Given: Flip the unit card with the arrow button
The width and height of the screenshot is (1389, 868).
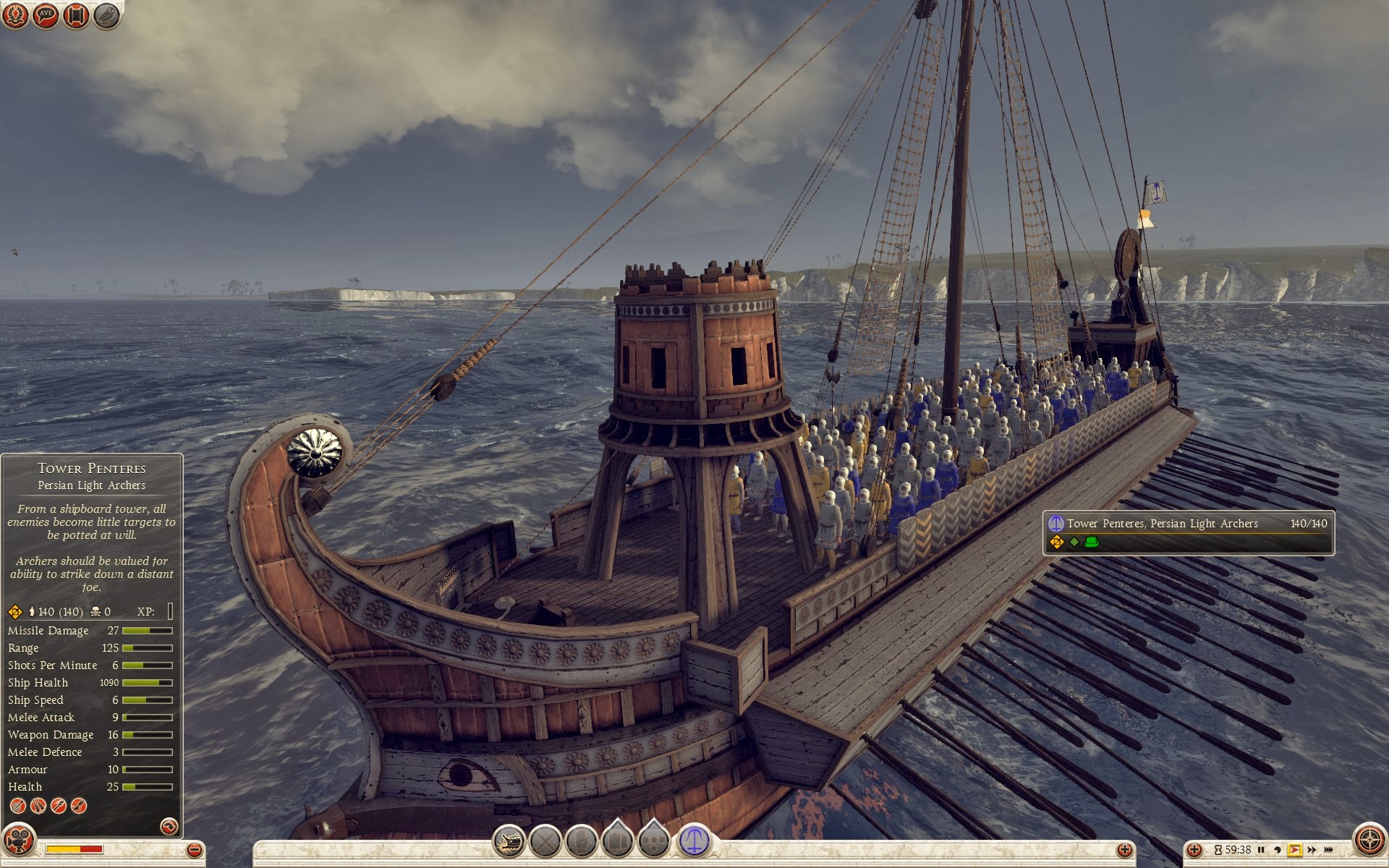Looking at the screenshot, I should click(169, 826).
